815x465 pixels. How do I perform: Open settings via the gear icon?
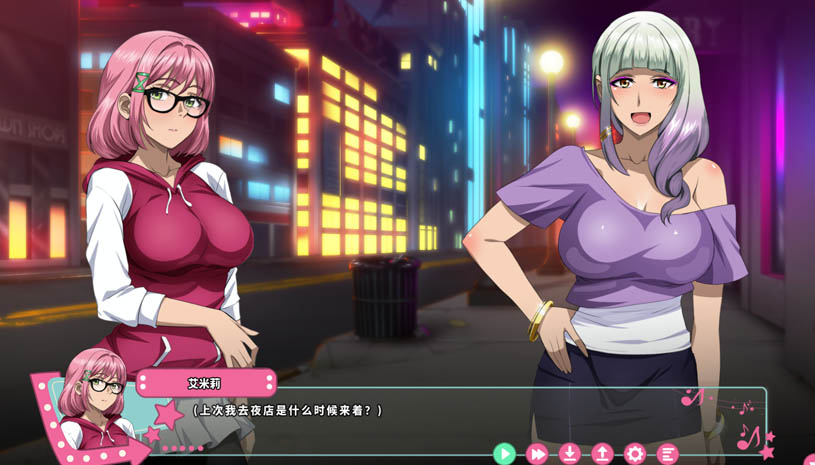(635, 454)
